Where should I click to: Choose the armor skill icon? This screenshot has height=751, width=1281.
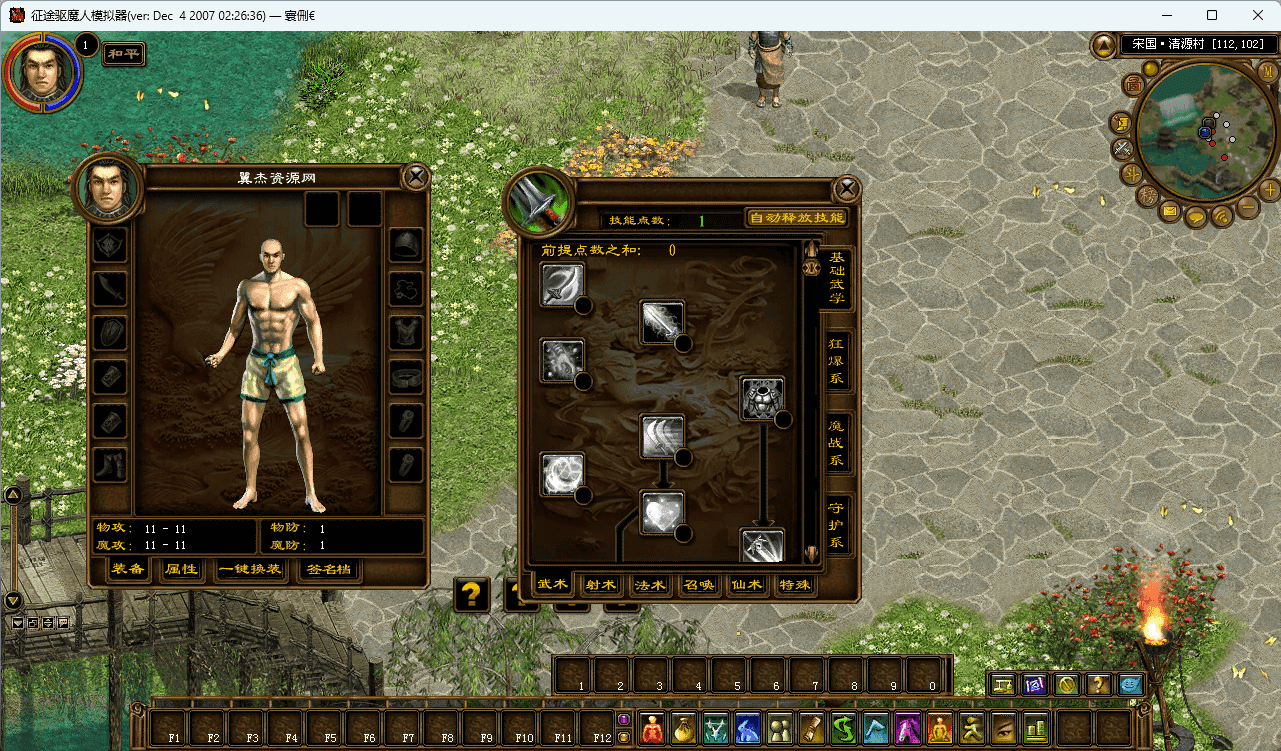762,398
